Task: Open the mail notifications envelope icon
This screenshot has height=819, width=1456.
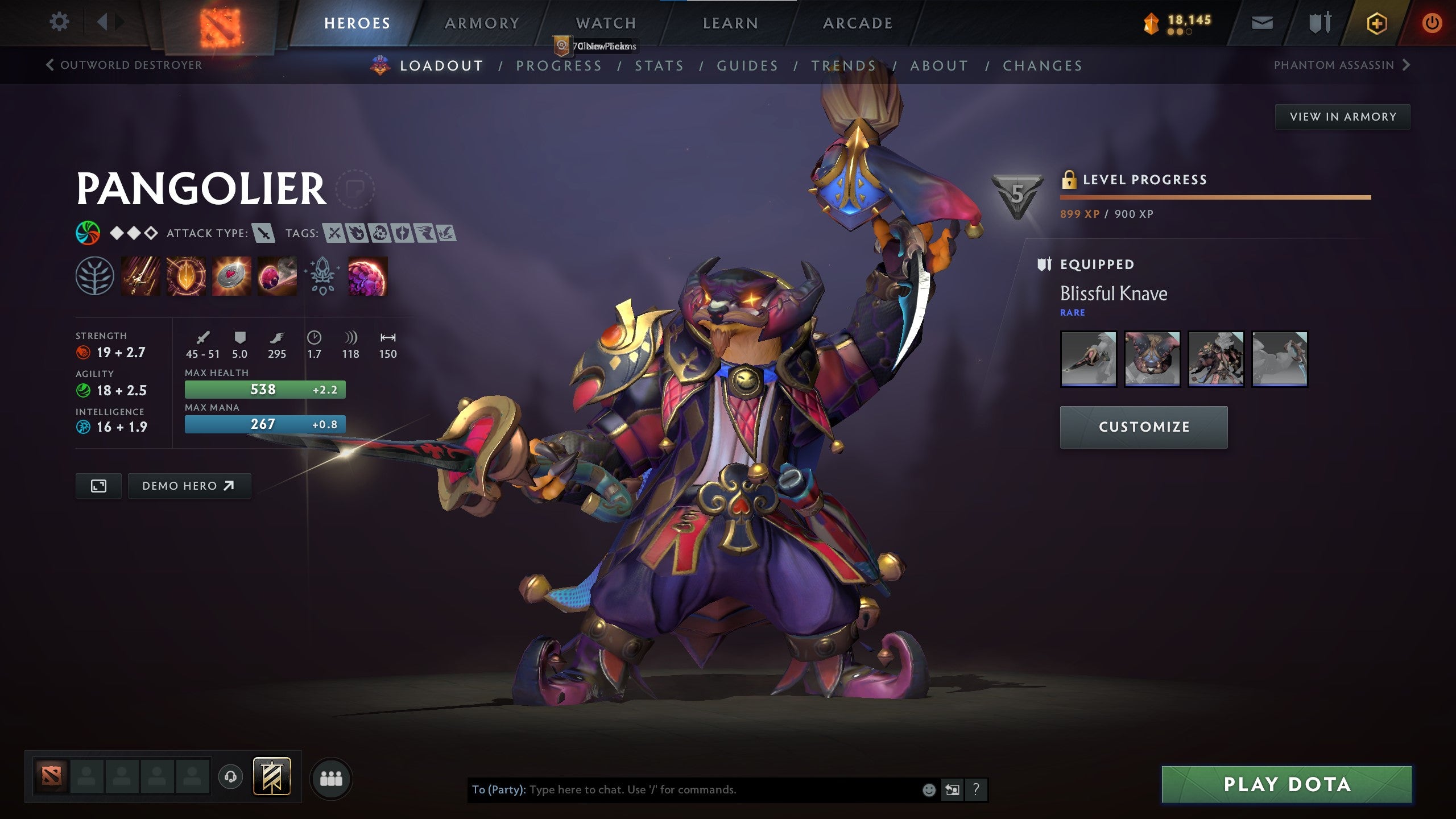Action: [1263, 23]
